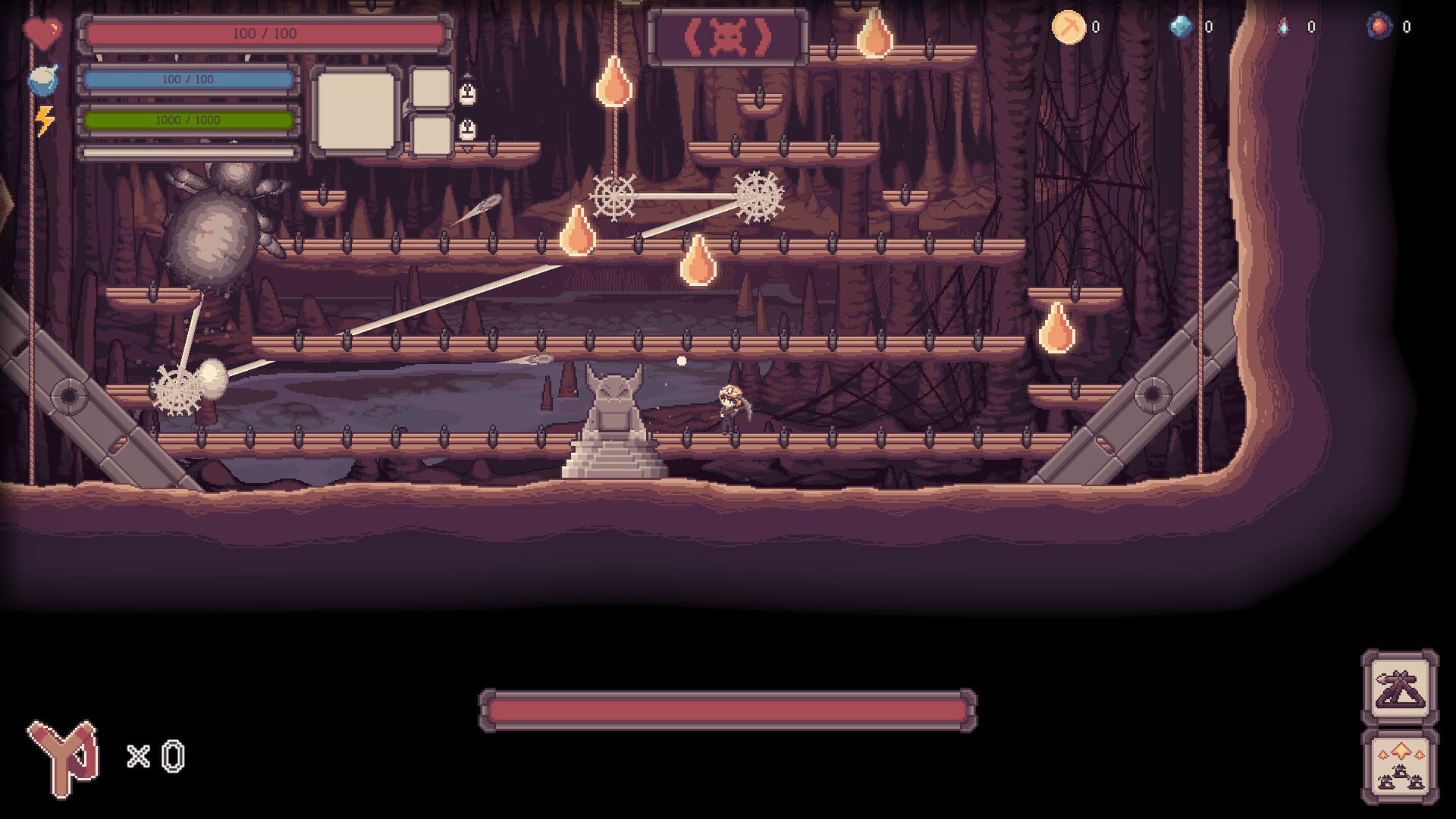This screenshot has width=1456, height=819.
Task: Click the gold pickaxe coin counter icon
Action: click(1068, 27)
